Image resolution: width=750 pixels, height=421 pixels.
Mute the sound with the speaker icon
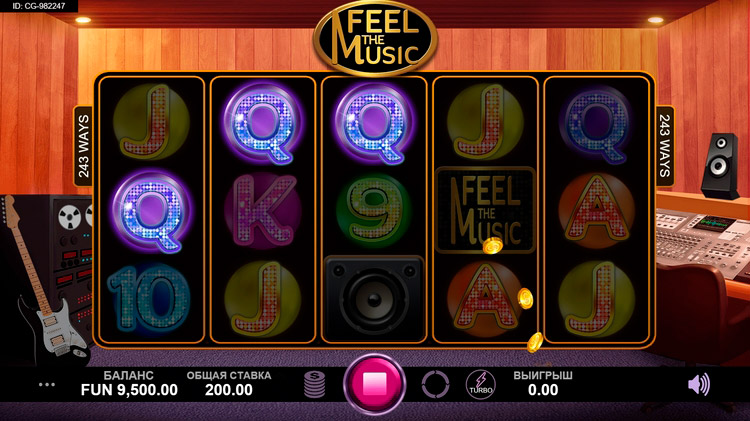(x=699, y=383)
